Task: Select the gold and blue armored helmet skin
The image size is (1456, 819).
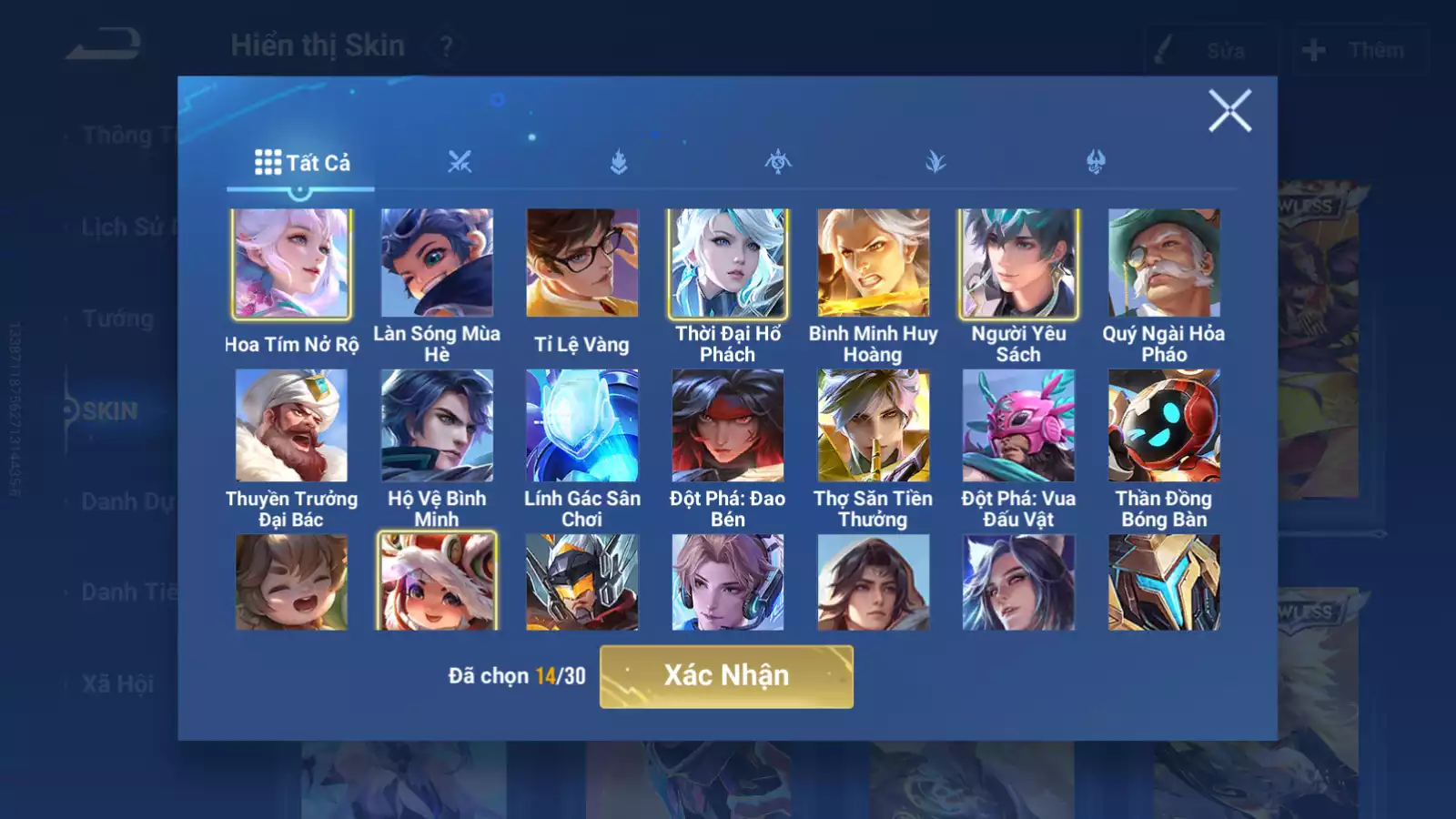Action: coord(1164,582)
